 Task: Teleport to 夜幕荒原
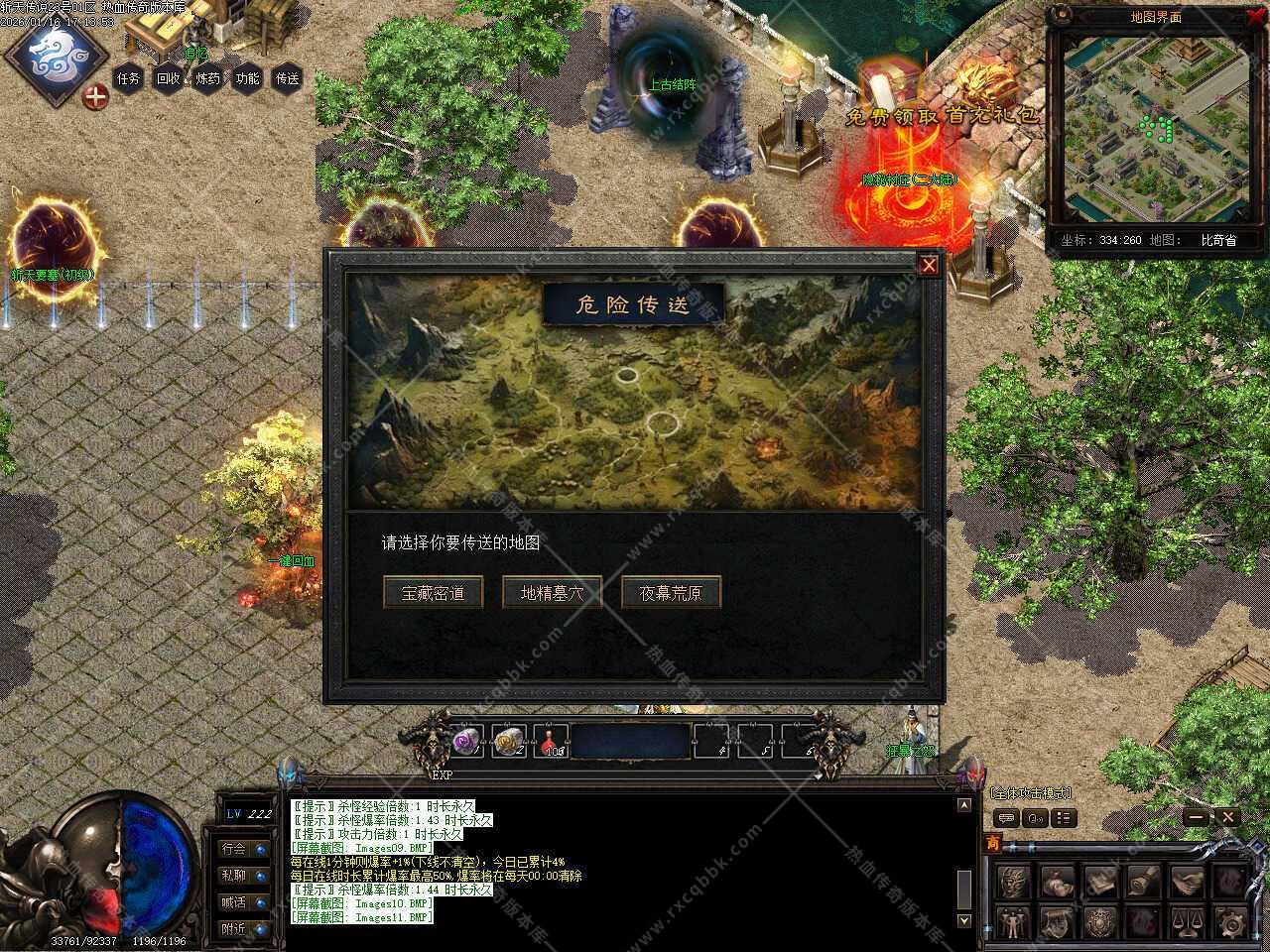click(x=671, y=593)
